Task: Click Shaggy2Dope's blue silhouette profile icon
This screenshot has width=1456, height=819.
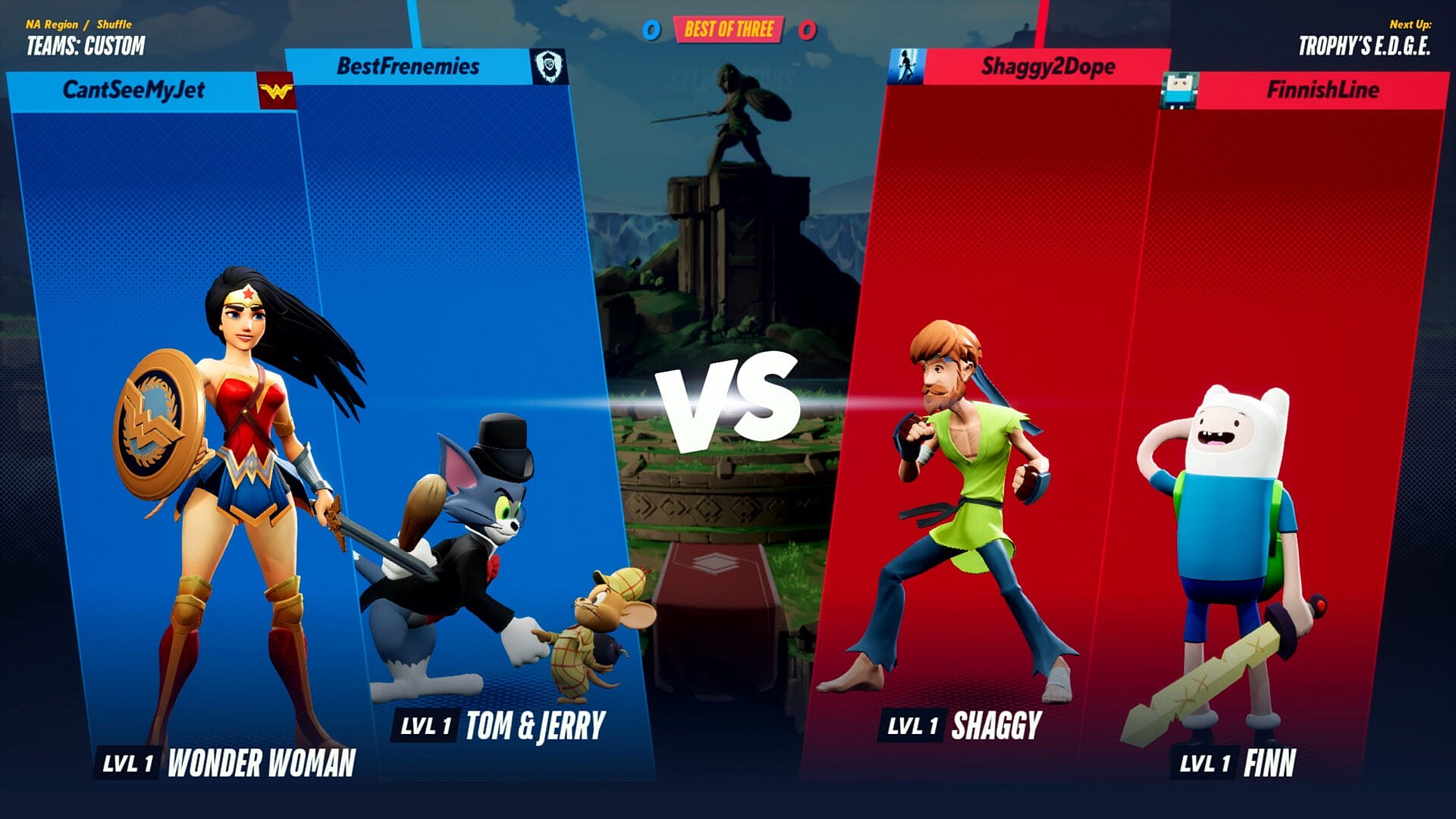Action: 905,67
